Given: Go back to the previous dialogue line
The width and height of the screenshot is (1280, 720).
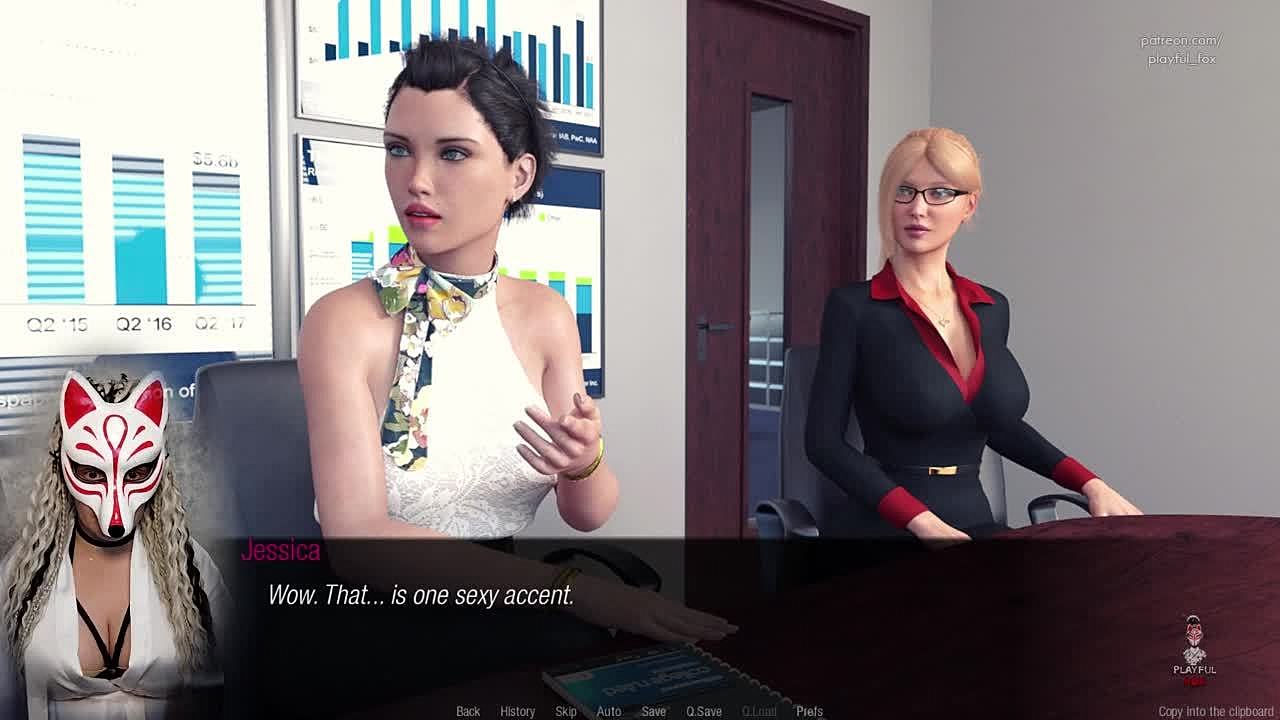Looking at the screenshot, I should click(468, 711).
